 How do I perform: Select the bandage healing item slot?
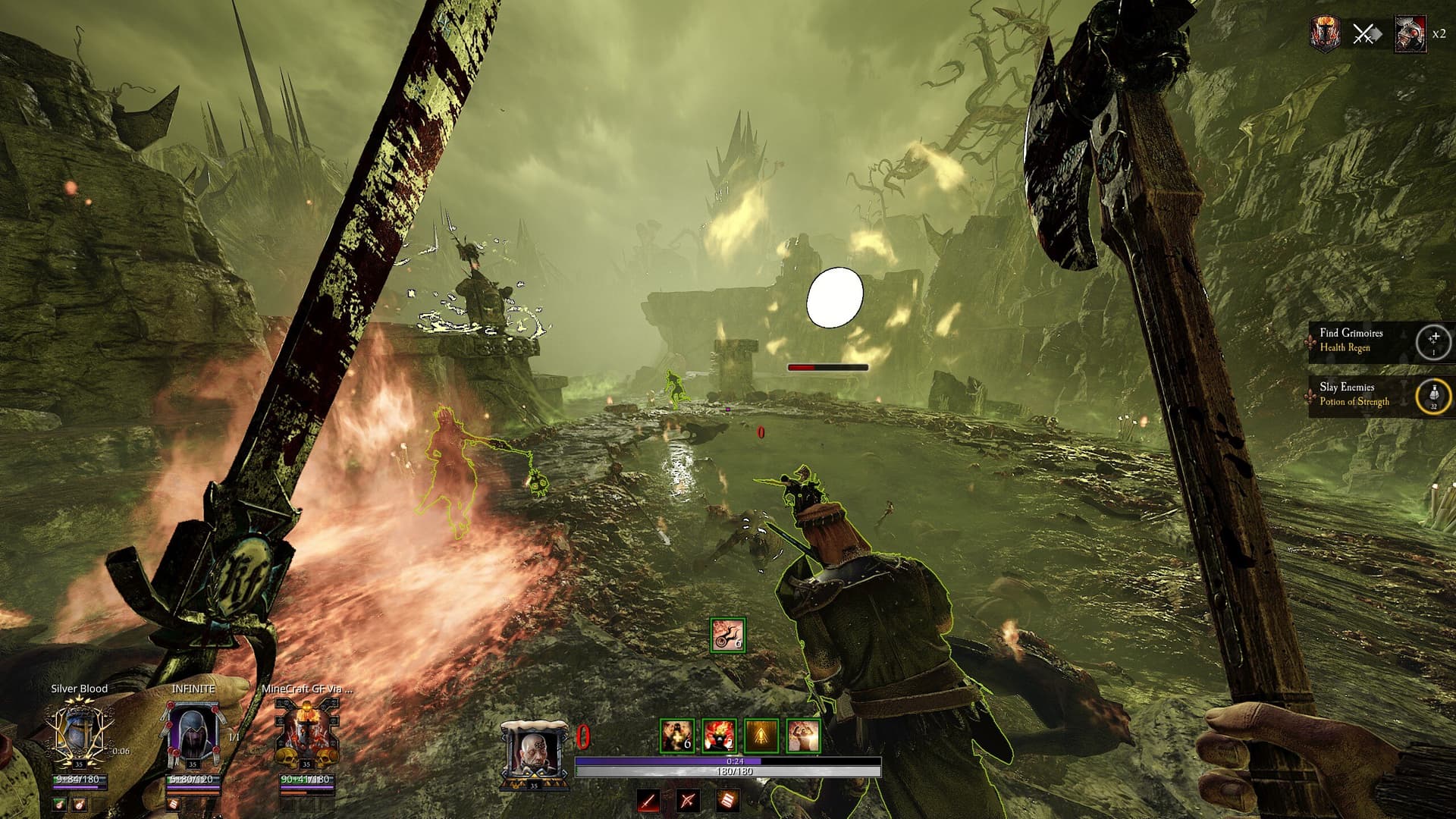click(x=726, y=800)
